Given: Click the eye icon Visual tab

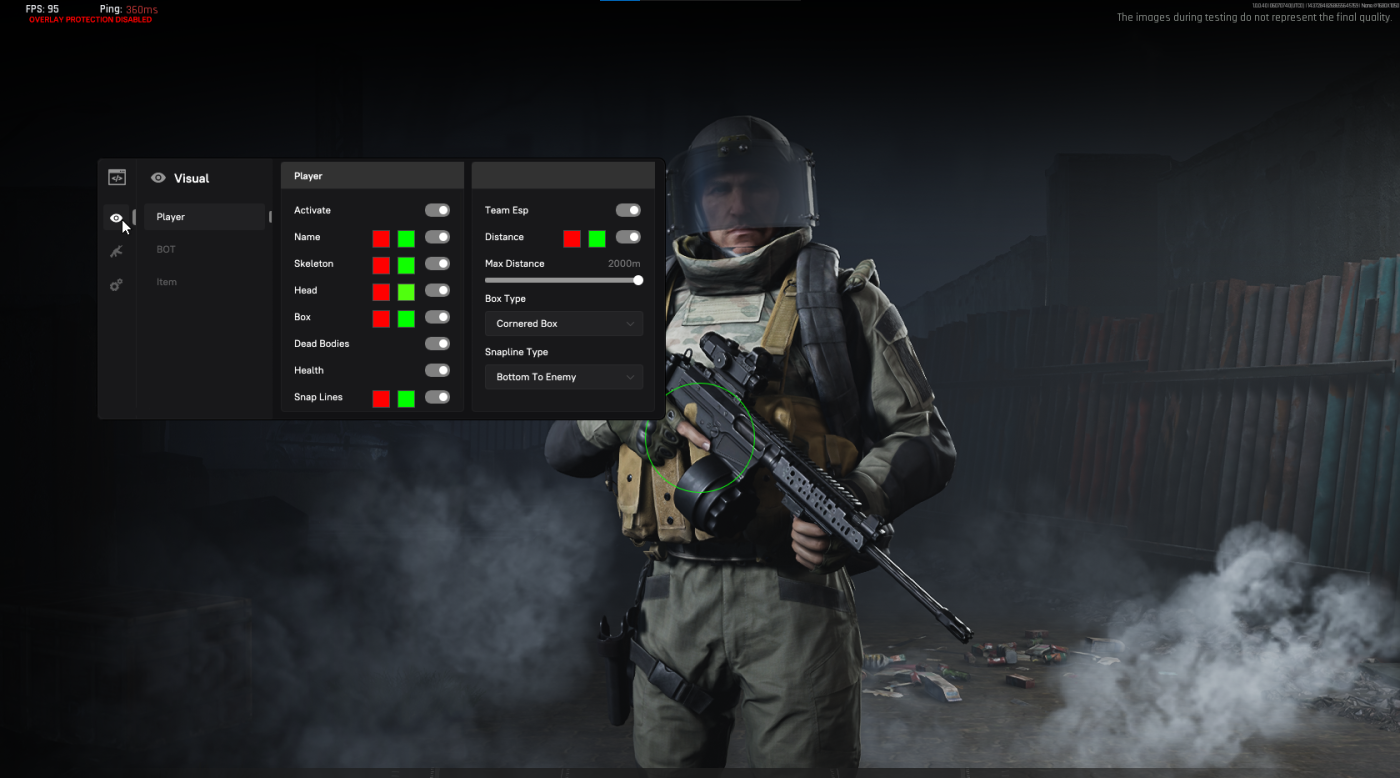Looking at the screenshot, I should [117, 218].
